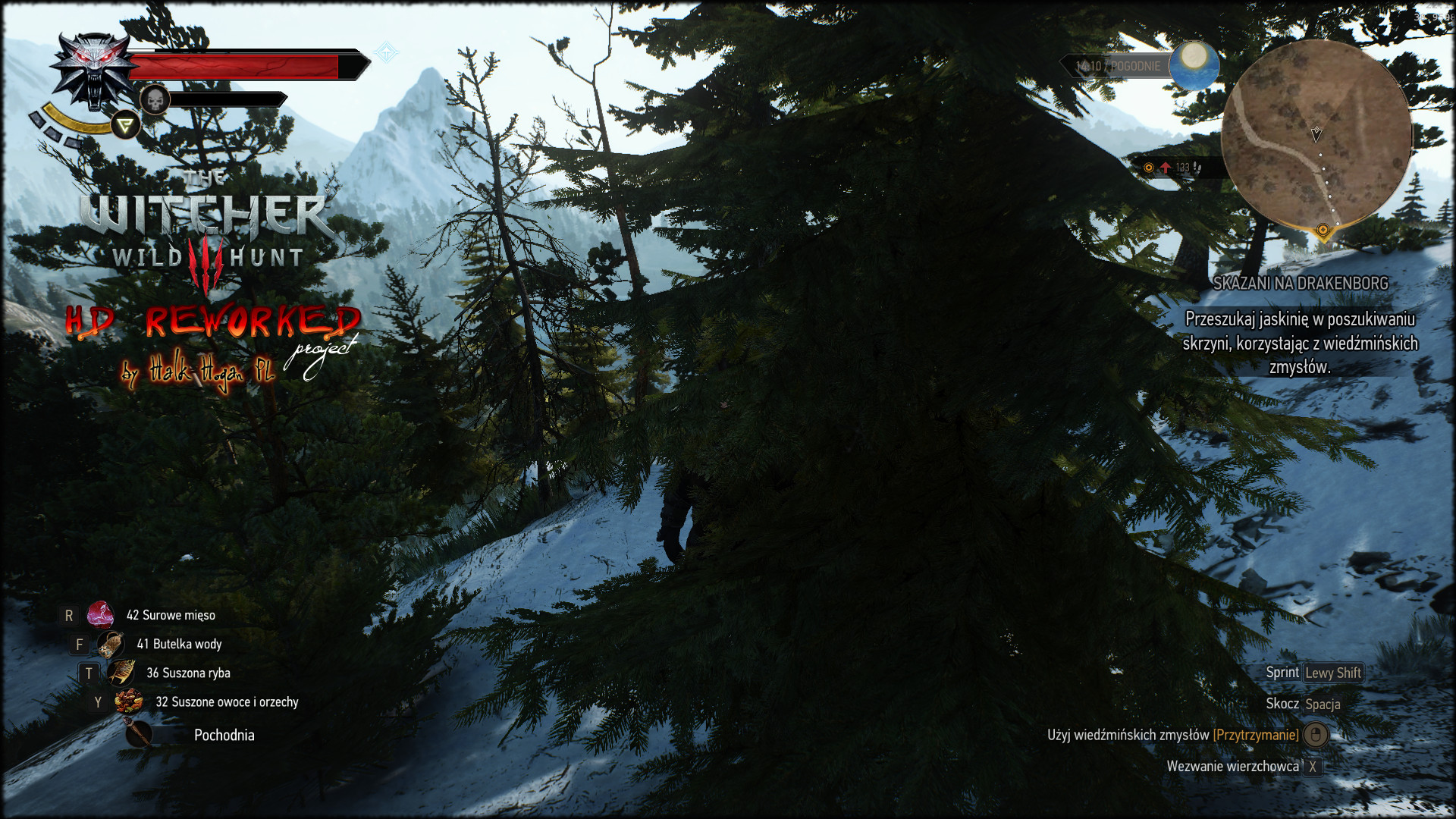Choose the Butelka wody quick slot
Viewport: 1456px width, 819px height.
pyautogui.click(x=111, y=645)
